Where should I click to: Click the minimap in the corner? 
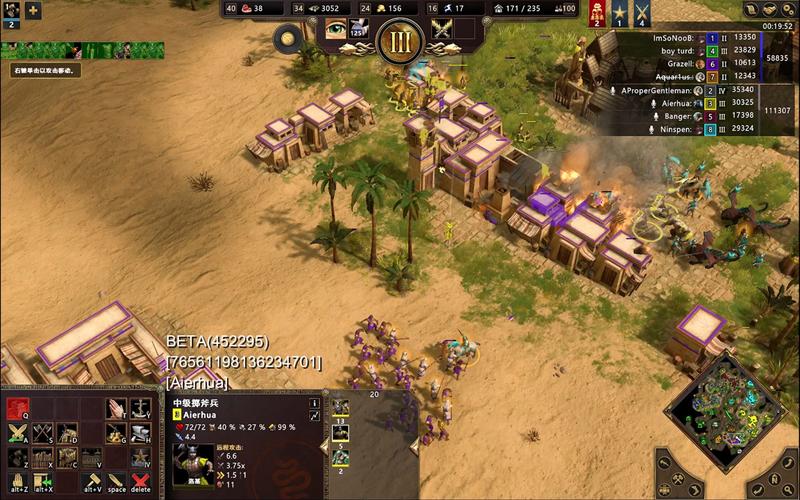(726, 400)
